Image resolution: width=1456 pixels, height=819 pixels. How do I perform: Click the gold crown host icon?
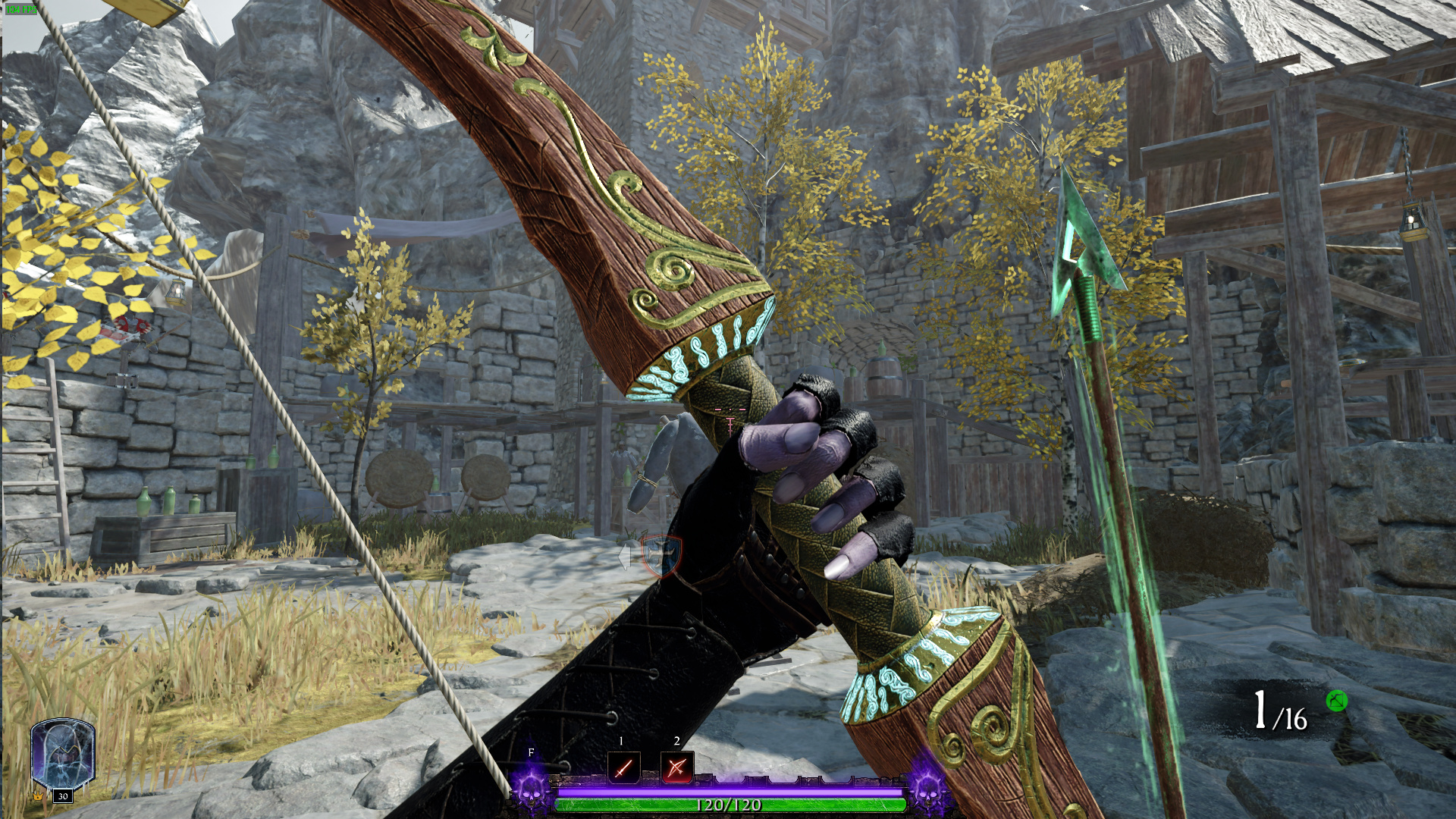[x=38, y=796]
